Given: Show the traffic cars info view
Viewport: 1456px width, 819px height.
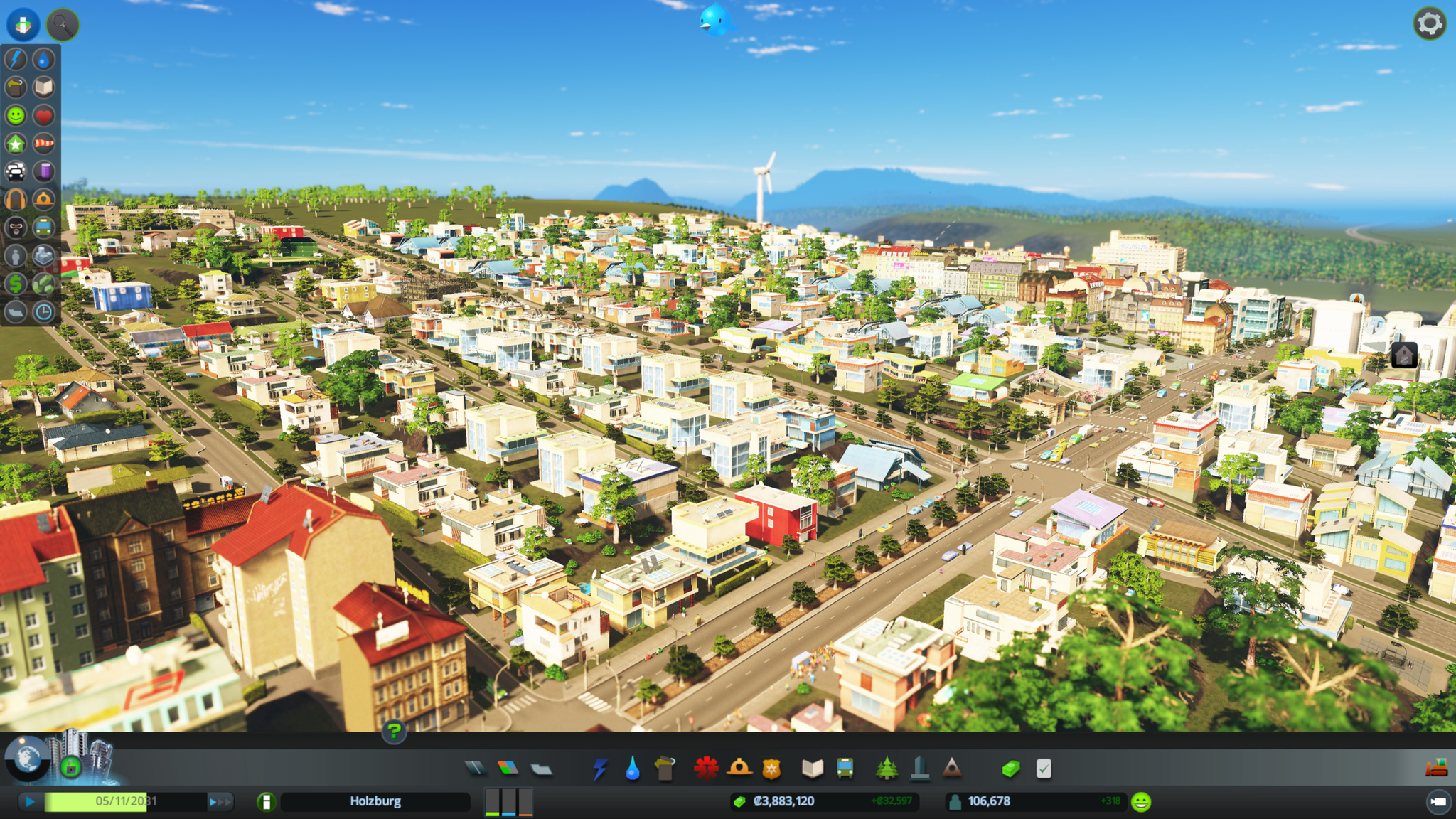Looking at the screenshot, I should 16,171.
